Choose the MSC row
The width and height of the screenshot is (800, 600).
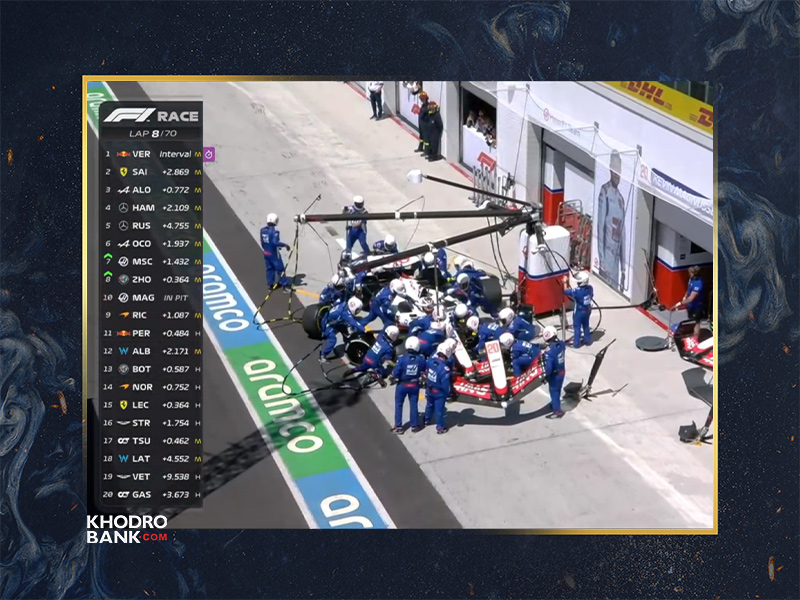pos(150,261)
